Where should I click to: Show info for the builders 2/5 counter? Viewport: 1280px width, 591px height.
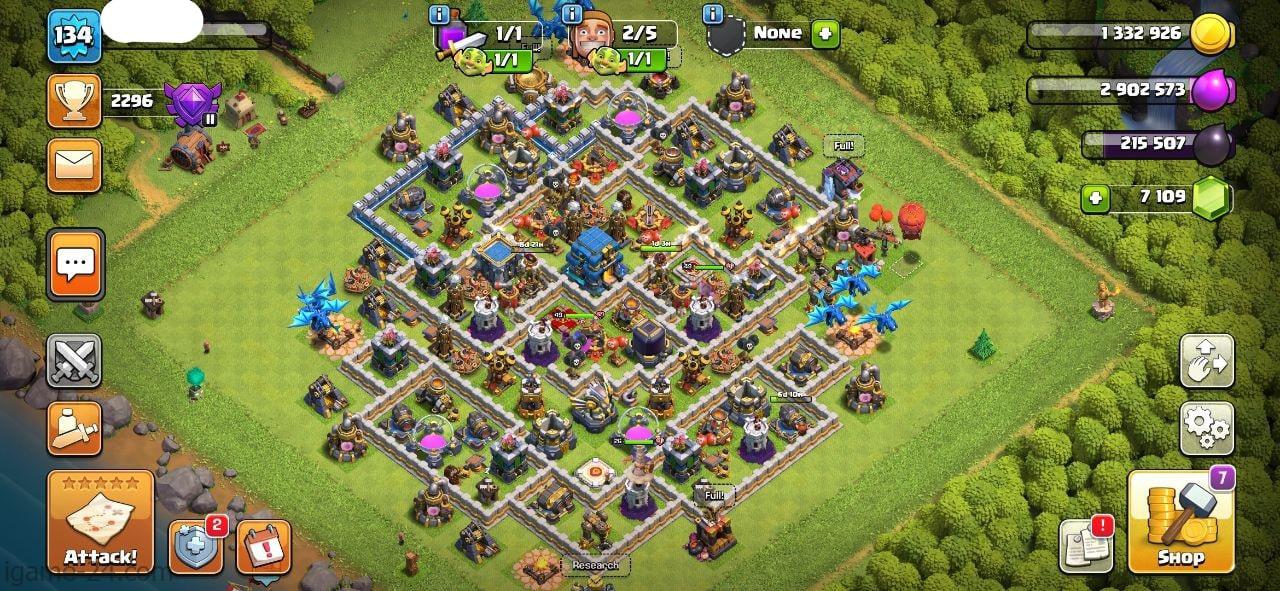(573, 15)
